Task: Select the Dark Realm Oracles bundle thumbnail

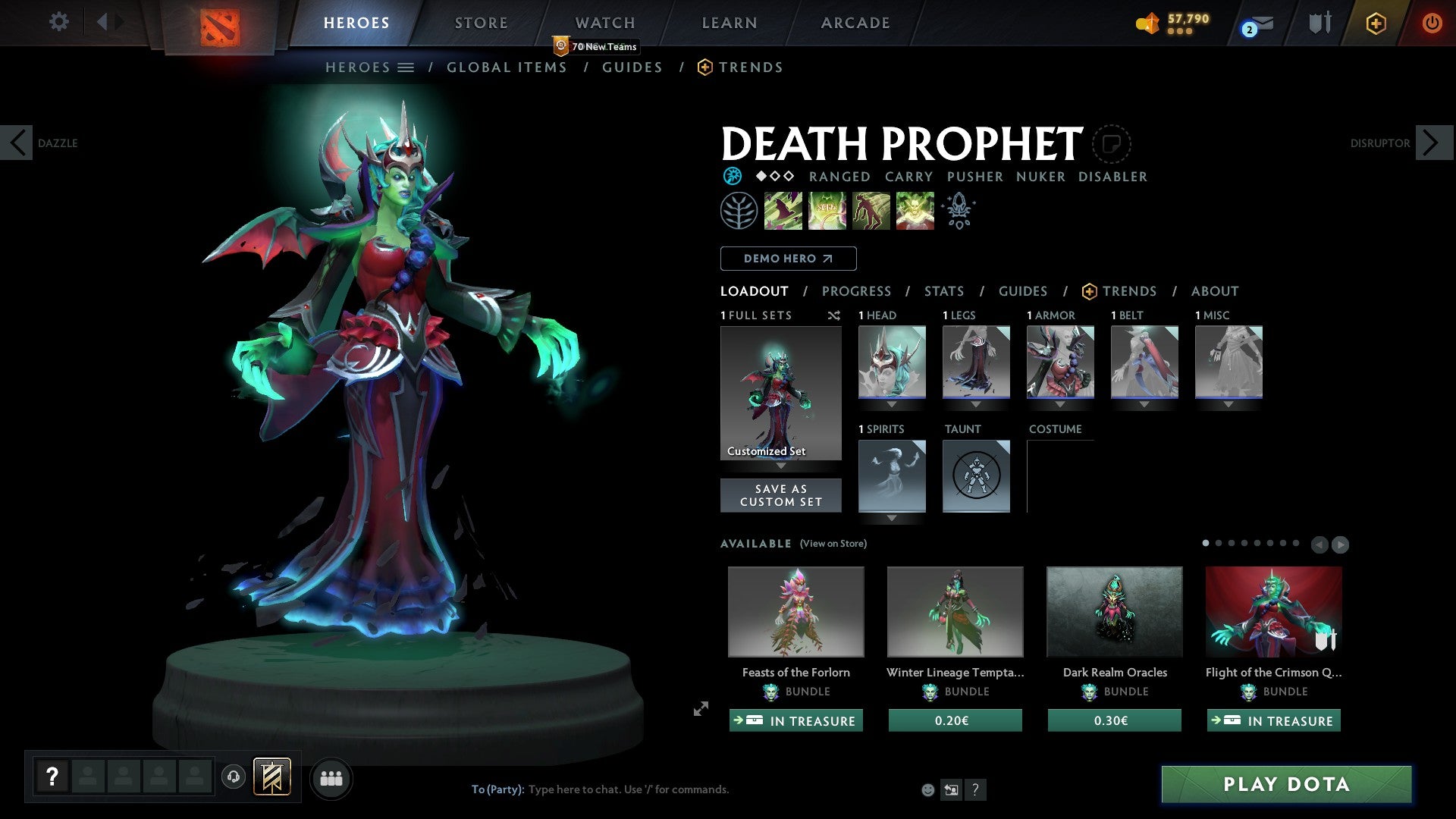Action: pyautogui.click(x=1113, y=611)
